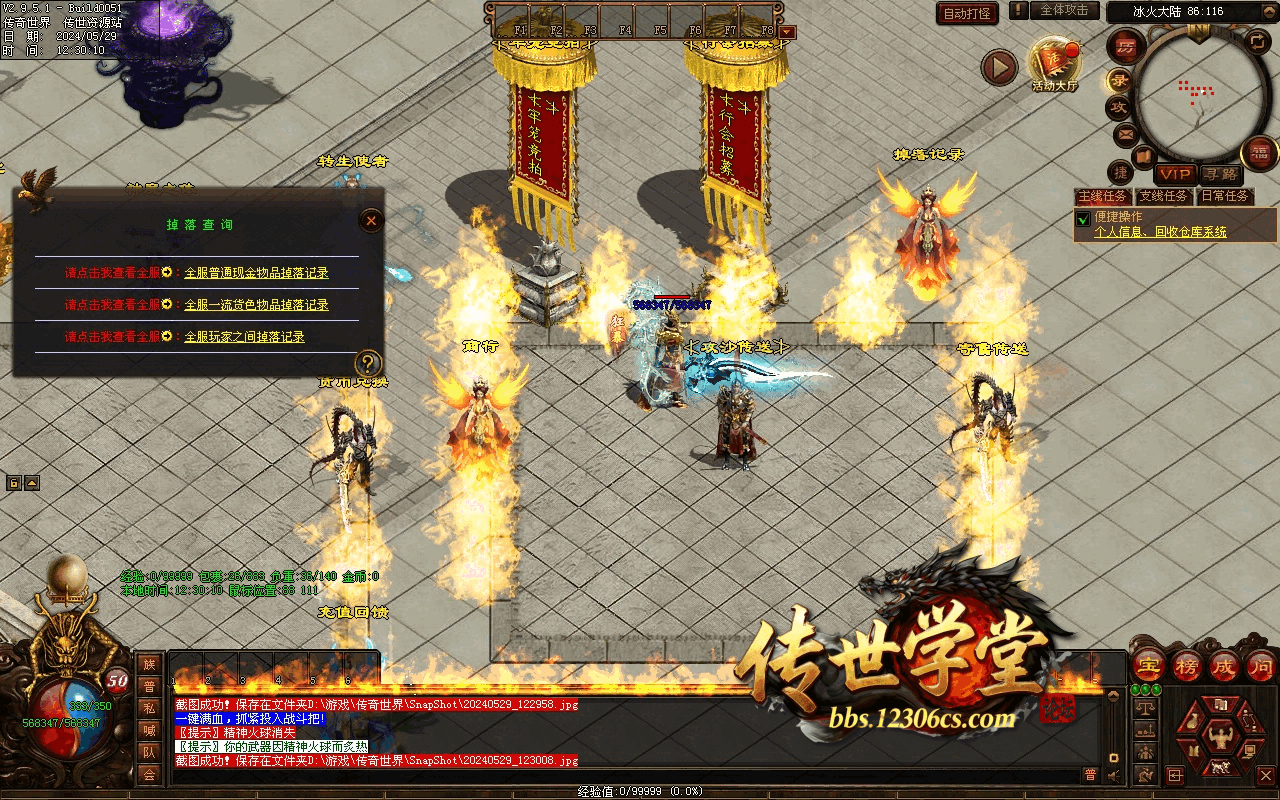Select the 私 private chat channel
This screenshot has height=800, width=1280.
(149, 707)
